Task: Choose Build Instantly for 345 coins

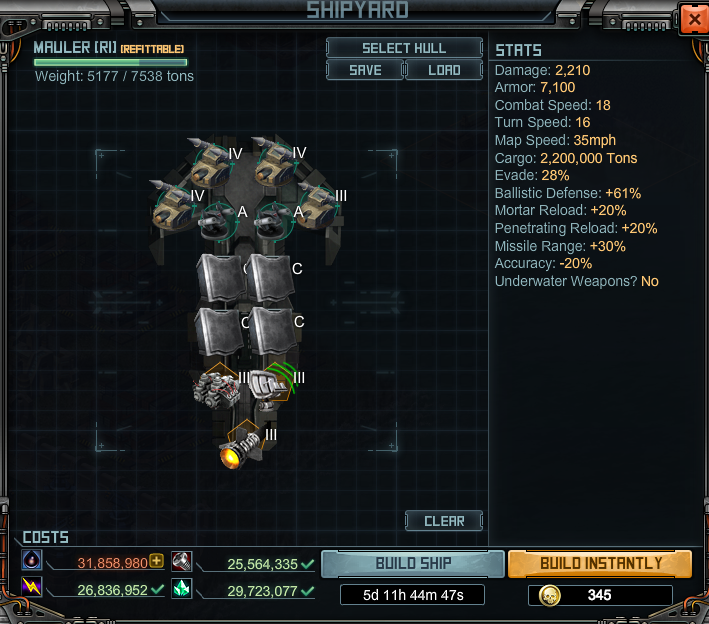Action: (x=600, y=563)
